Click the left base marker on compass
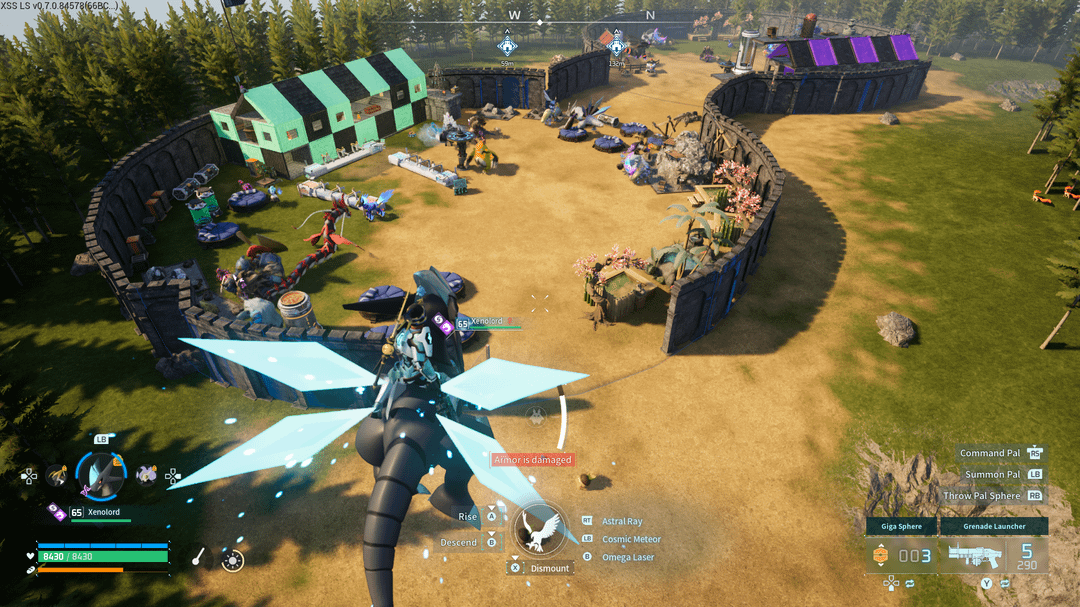This screenshot has width=1080, height=607. 507,46
